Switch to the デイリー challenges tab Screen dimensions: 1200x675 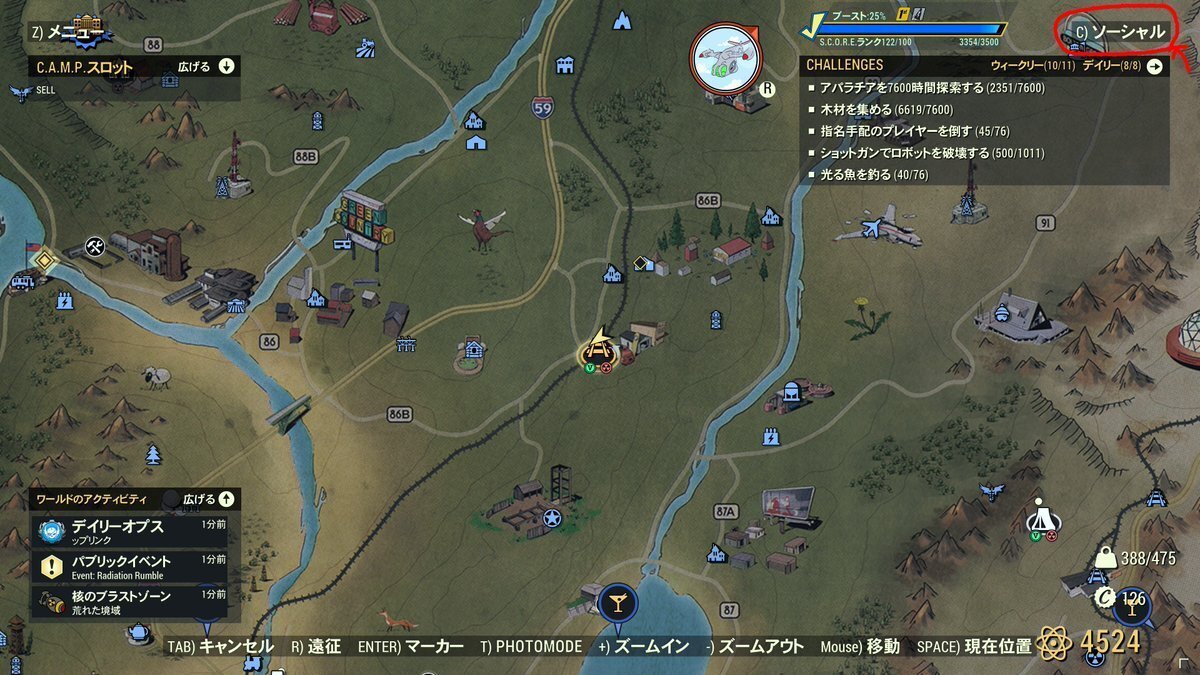[1117, 65]
